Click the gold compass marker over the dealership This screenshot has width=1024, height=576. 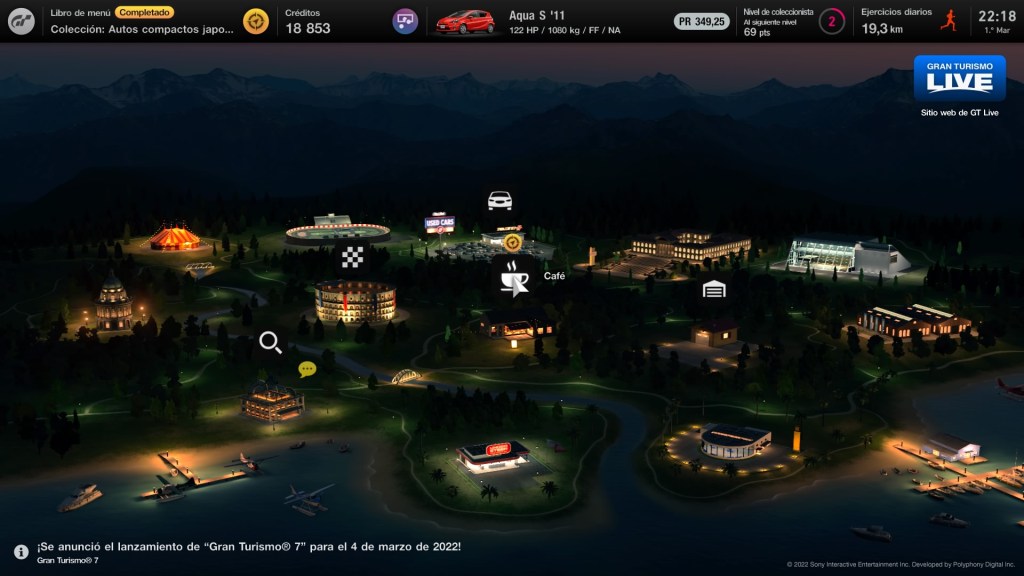point(513,242)
